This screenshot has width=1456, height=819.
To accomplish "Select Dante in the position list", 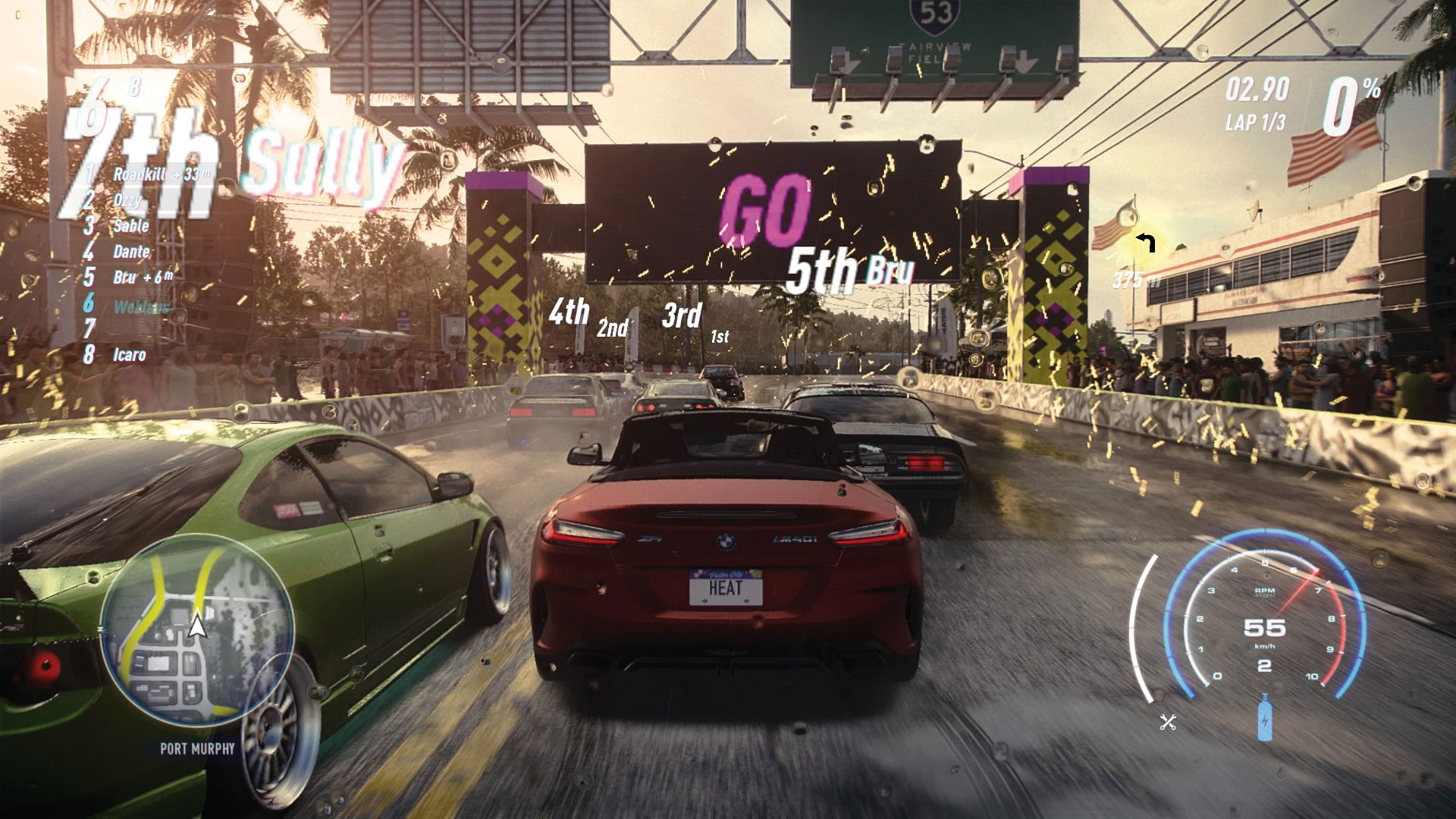I will [131, 252].
